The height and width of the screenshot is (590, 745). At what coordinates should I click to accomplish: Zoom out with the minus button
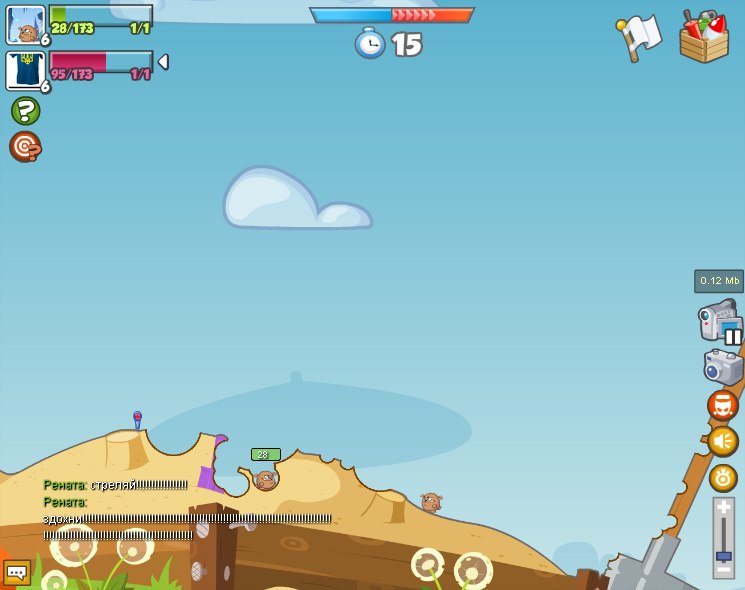724,571
